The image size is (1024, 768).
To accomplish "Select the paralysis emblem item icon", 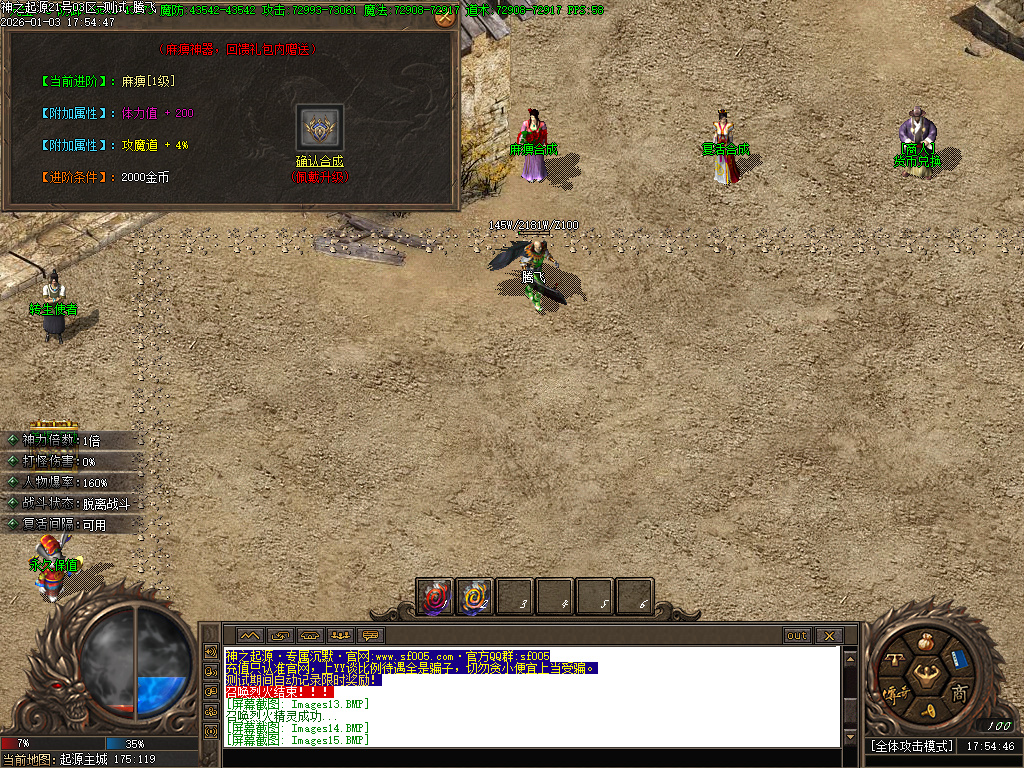I will tap(320, 128).
